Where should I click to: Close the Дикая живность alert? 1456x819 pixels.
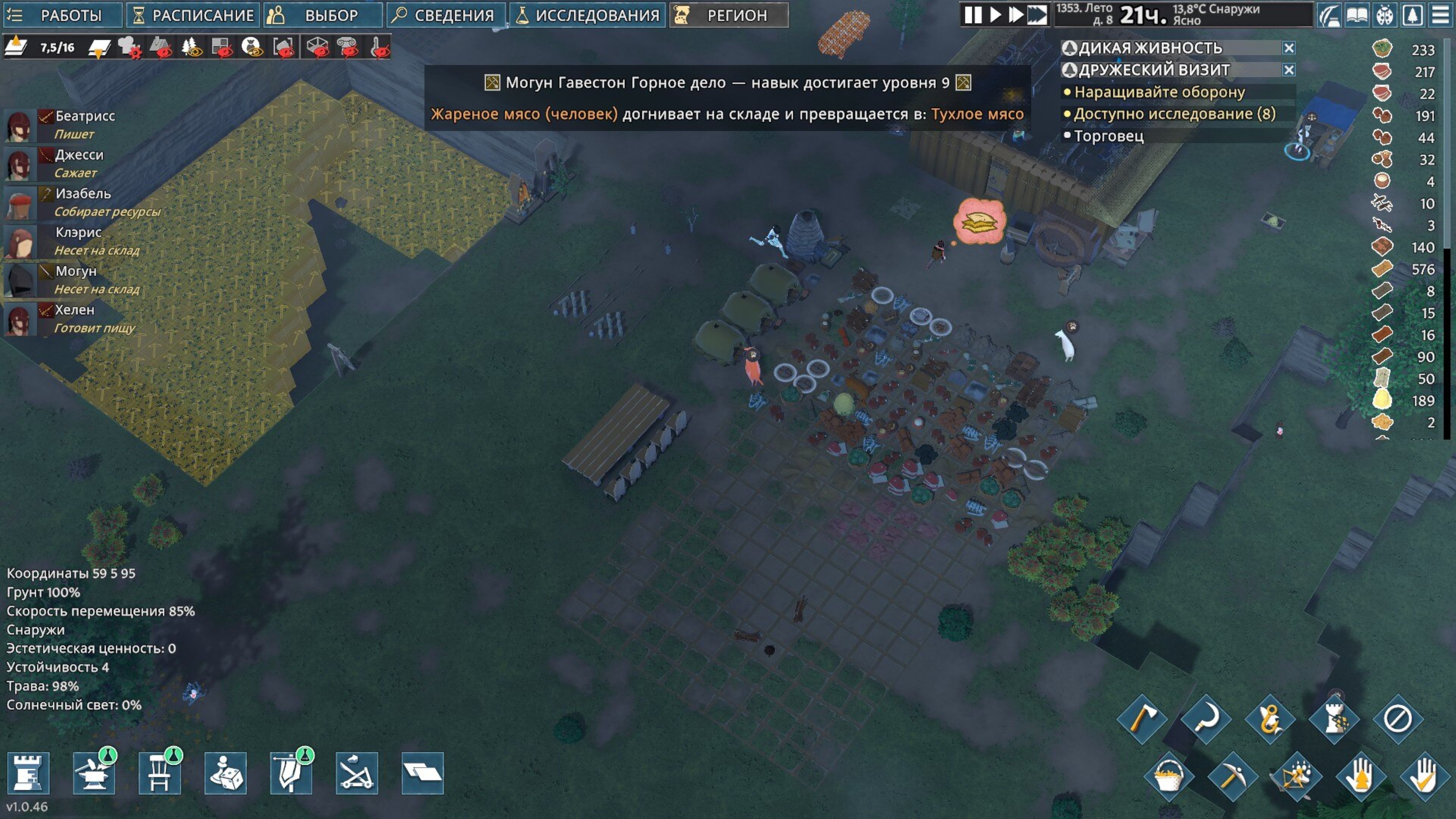(1289, 48)
